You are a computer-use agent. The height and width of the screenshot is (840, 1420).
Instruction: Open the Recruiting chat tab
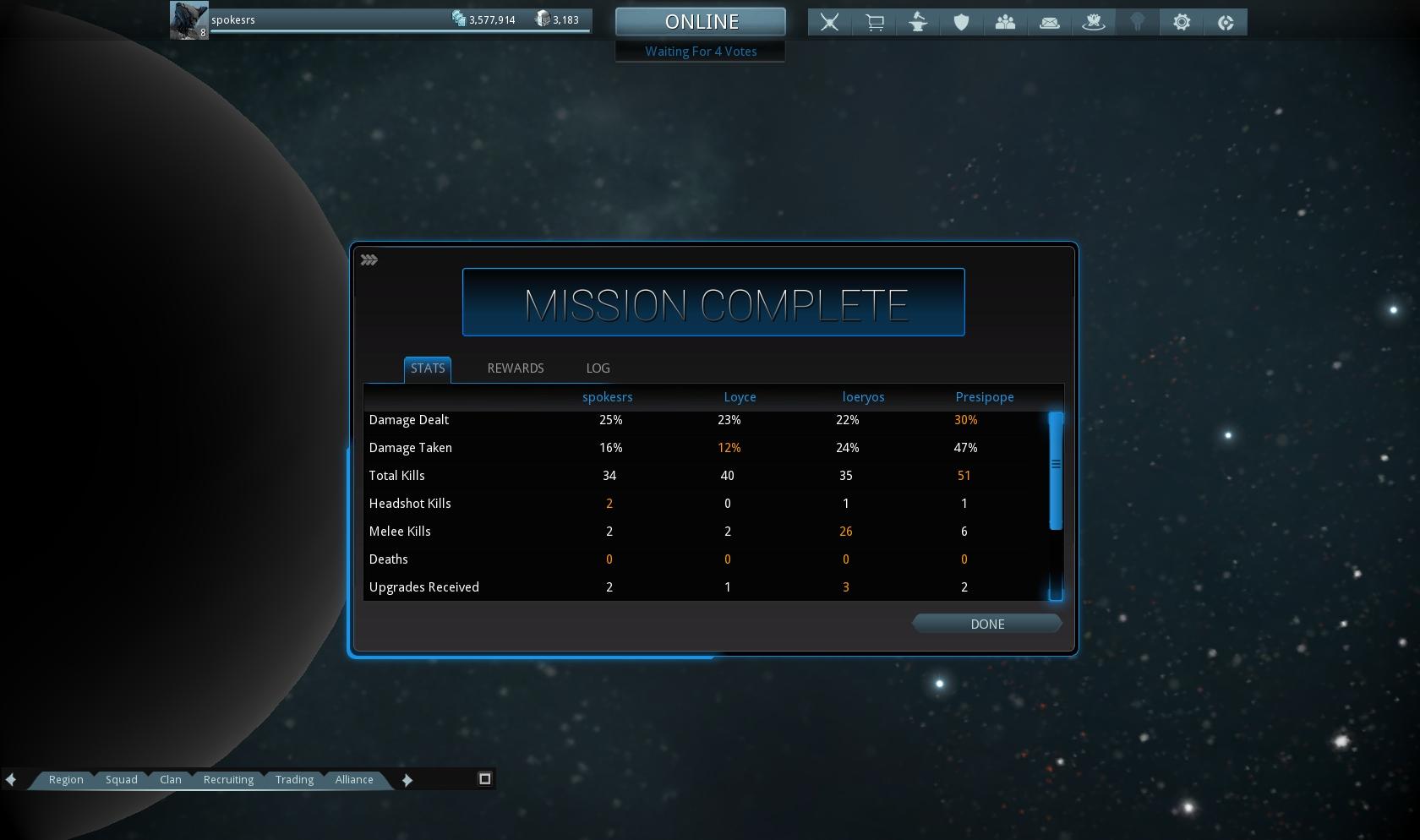coord(228,779)
